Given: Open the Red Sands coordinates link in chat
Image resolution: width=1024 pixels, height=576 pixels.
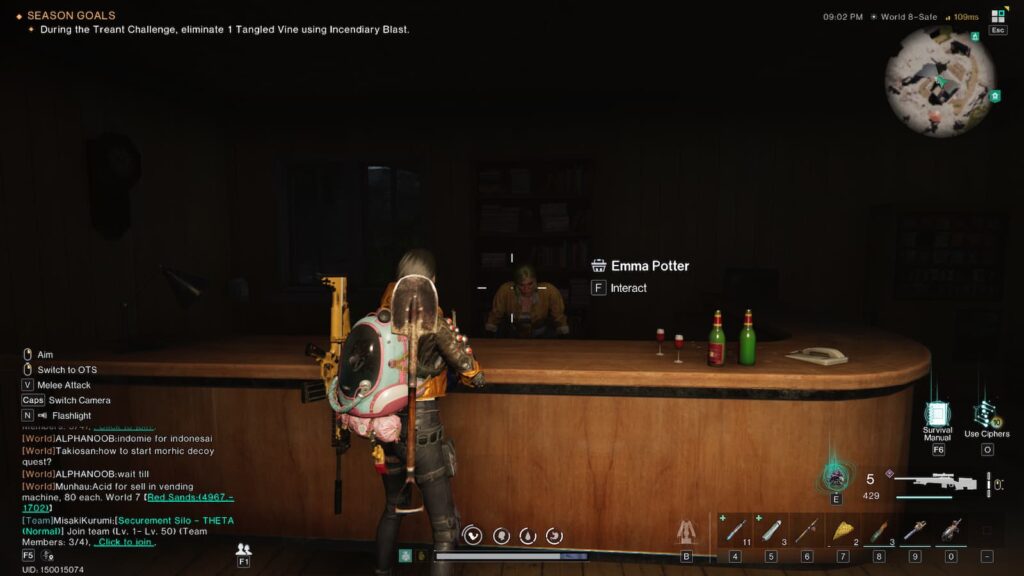Looking at the screenshot, I should click(190, 496).
